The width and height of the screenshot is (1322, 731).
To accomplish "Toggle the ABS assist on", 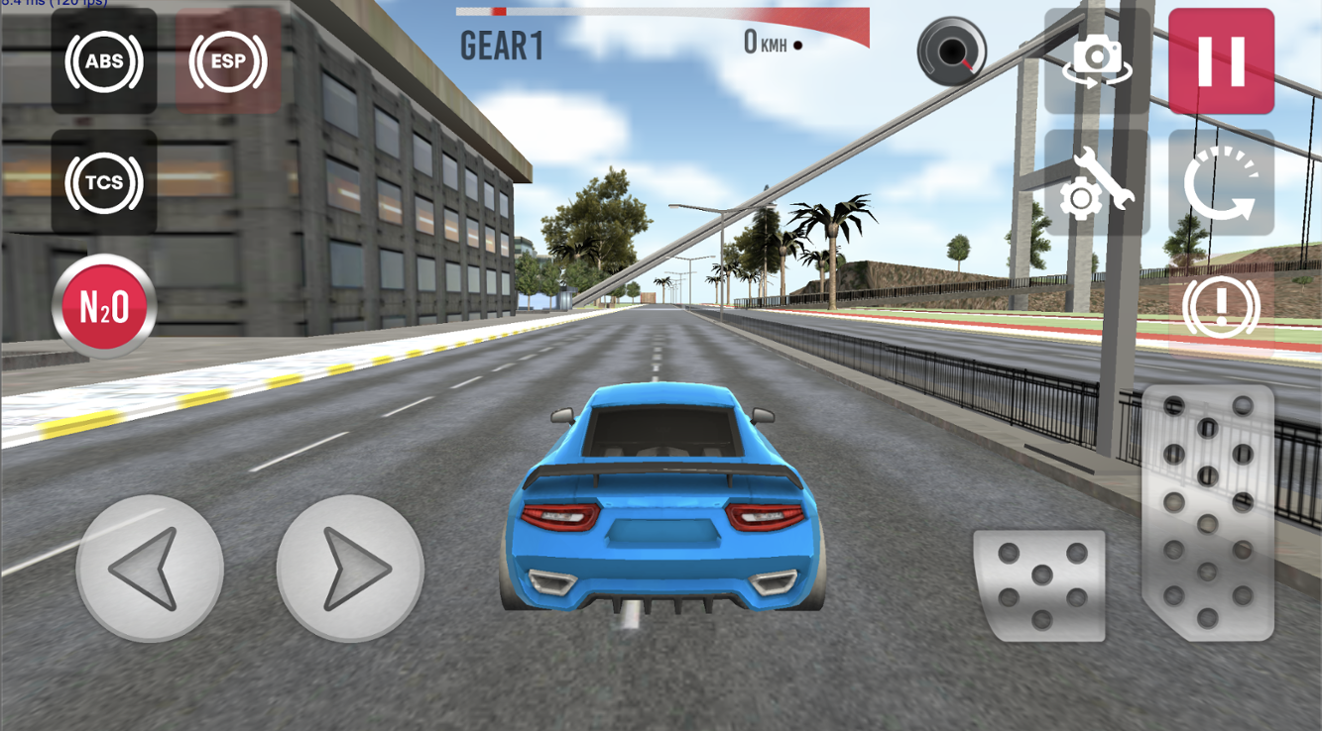I will point(102,62).
